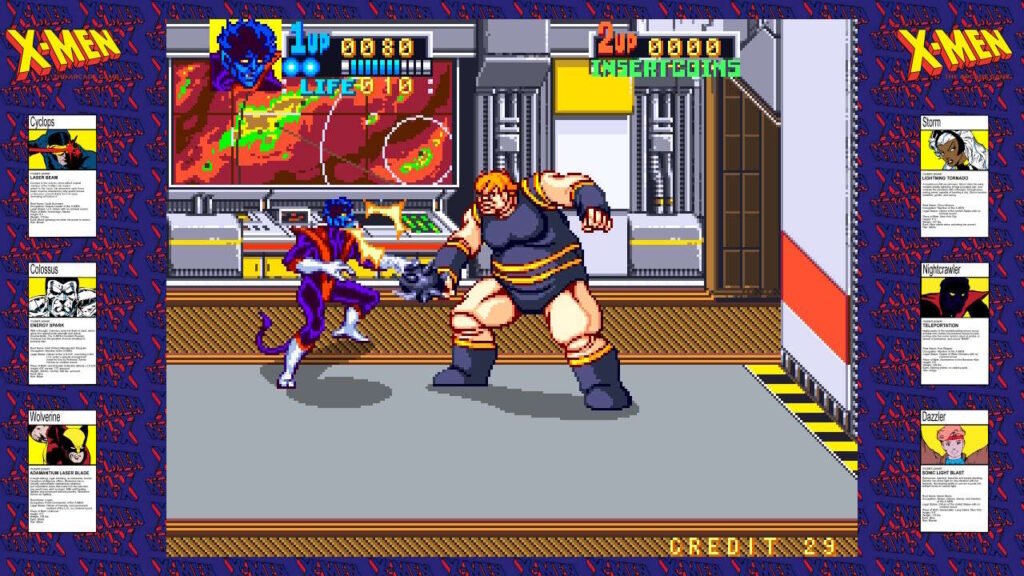Select the Storm character card

954,176
